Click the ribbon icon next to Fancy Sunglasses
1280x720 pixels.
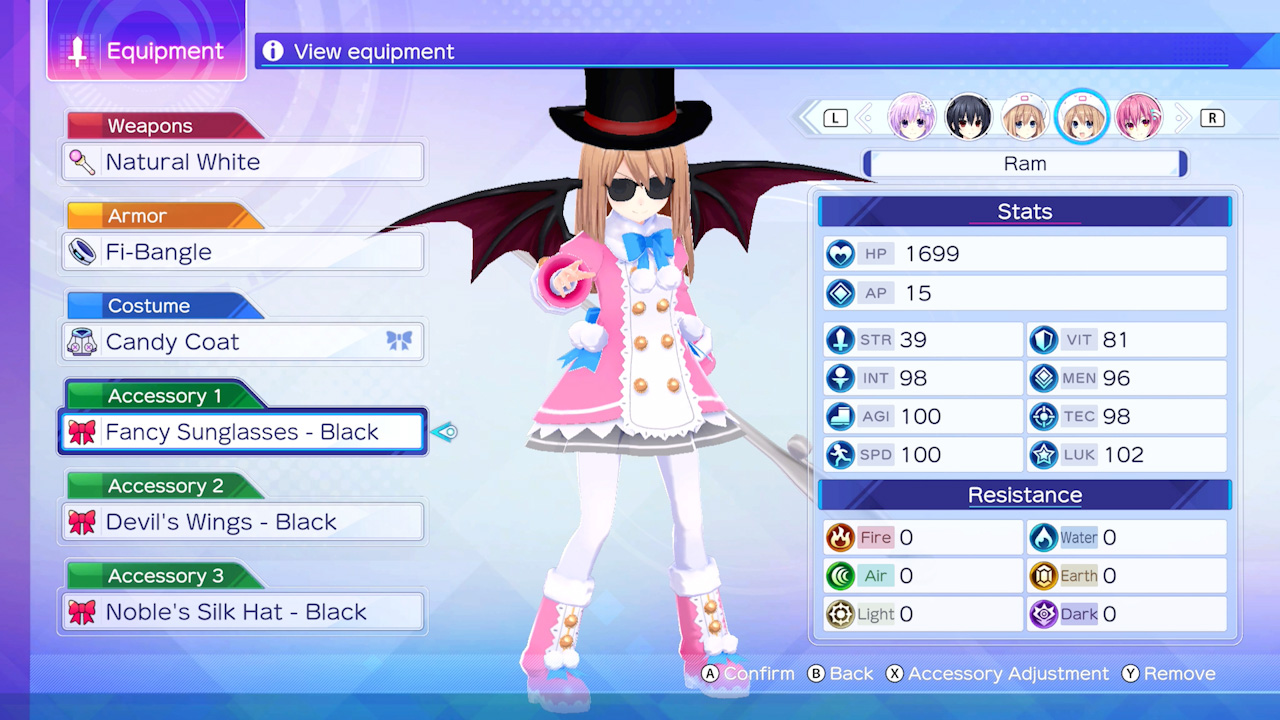point(83,431)
